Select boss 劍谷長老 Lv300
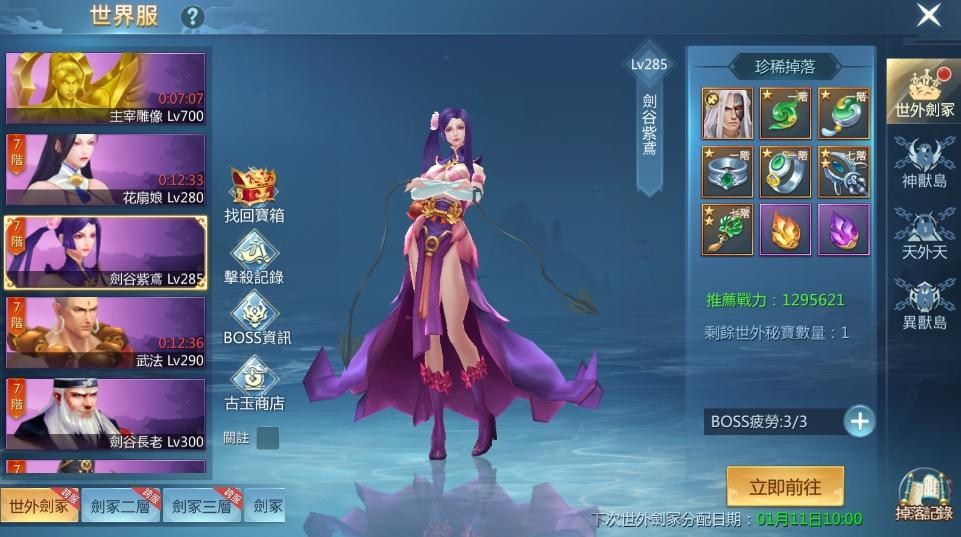Viewport: 961px width, 537px height. (105, 414)
